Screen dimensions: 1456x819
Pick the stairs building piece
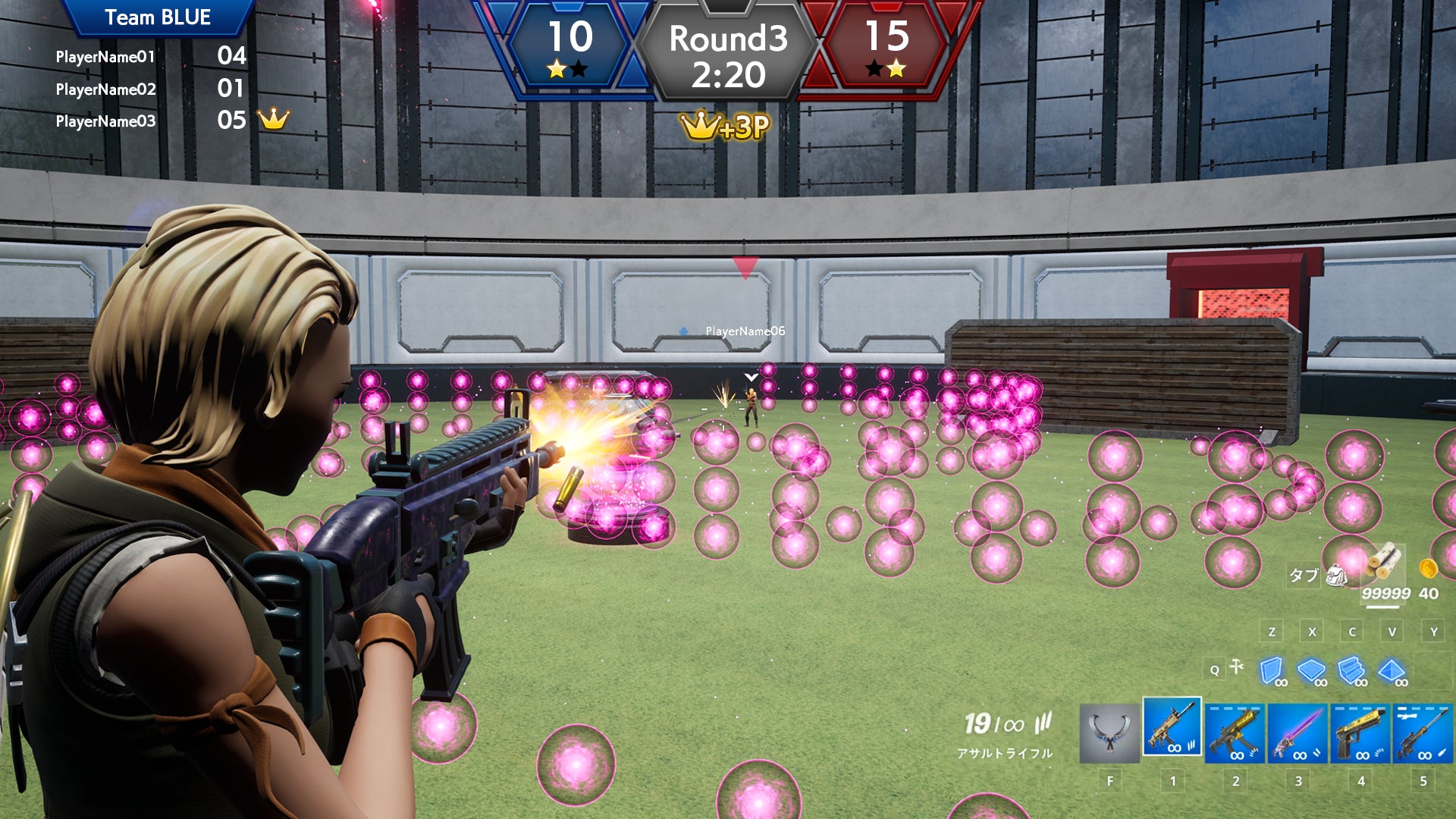1351,670
